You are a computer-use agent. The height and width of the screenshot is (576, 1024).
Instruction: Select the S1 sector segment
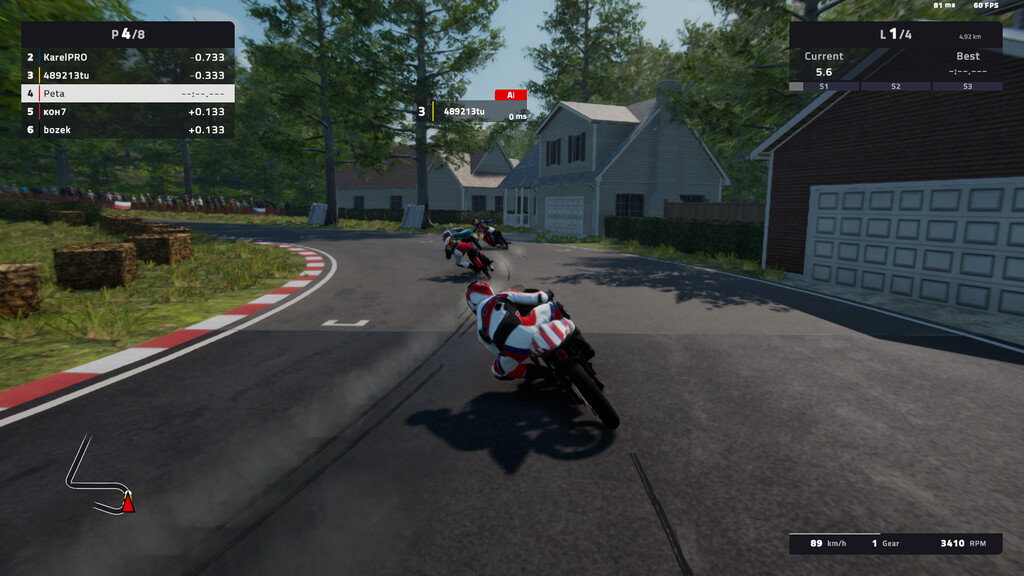click(x=824, y=87)
